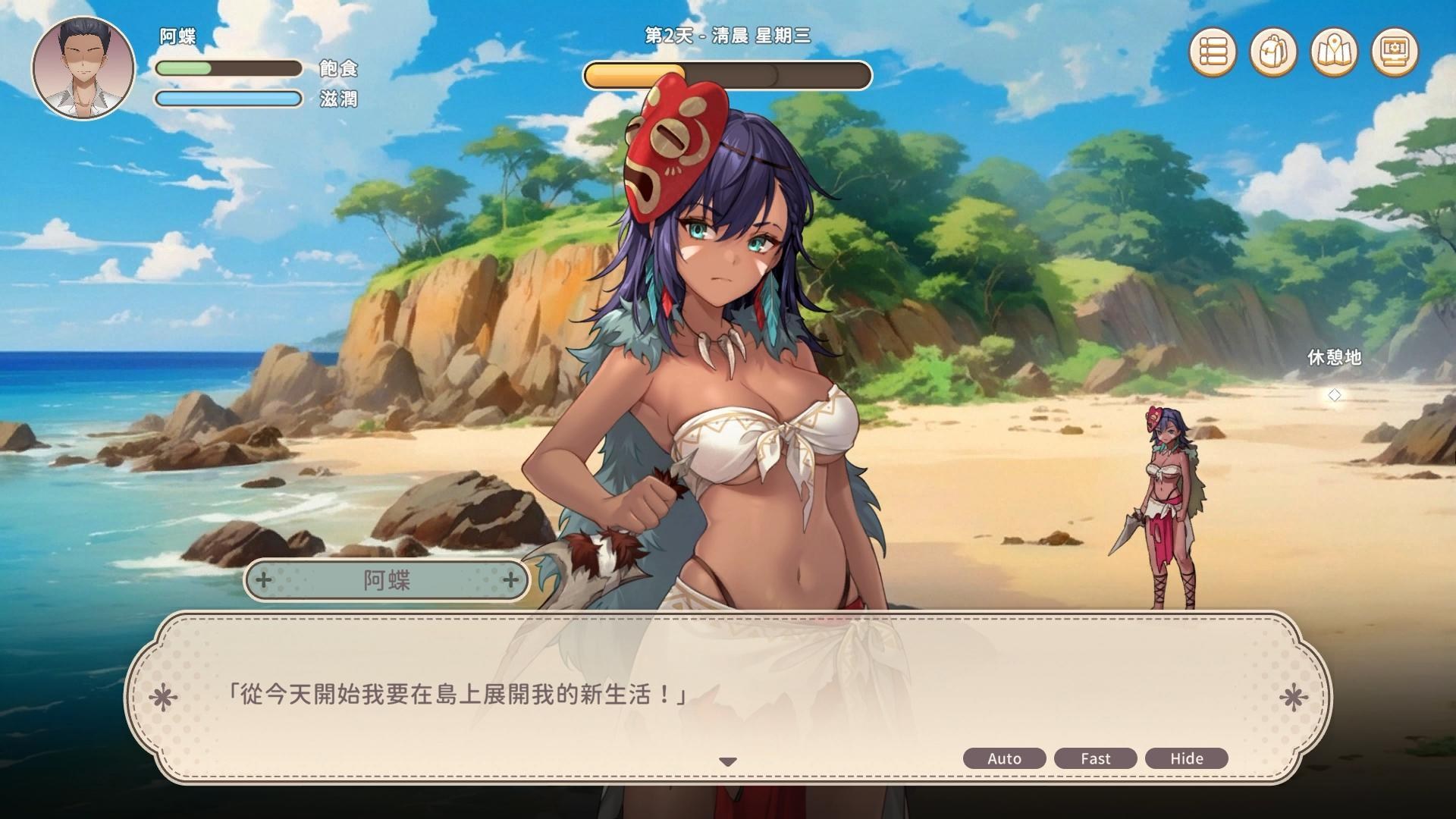Screen dimensions: 1456x819
Task: Click the blue 滋潤 hydration bar
Action: (227, 99)
